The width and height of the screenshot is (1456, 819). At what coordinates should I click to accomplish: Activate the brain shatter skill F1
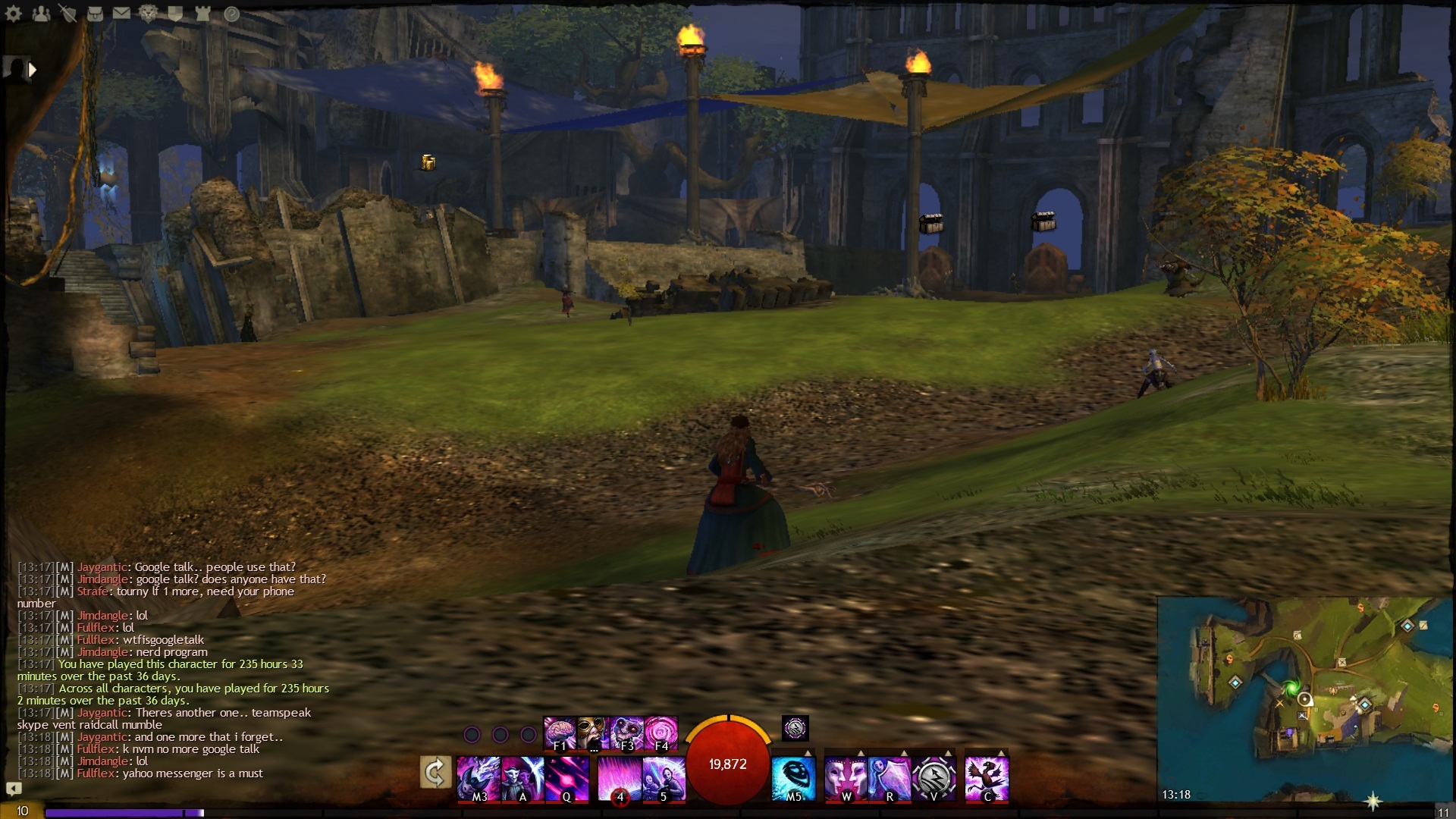(x=560, y=733)
